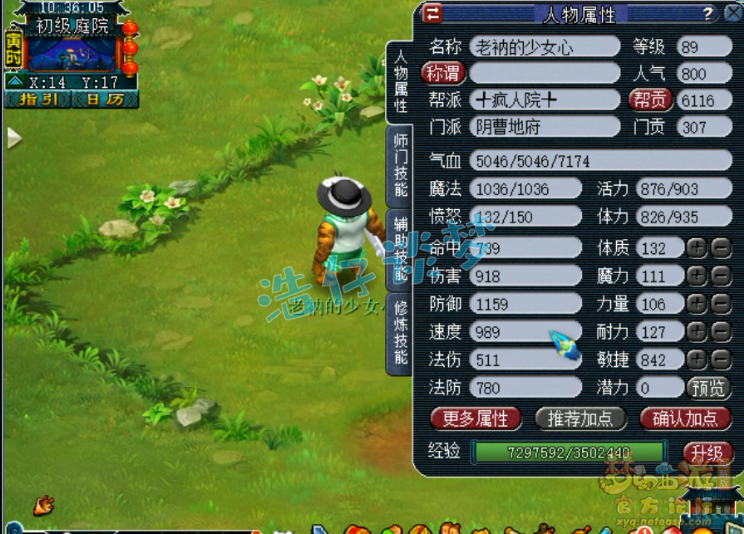Viewport: 744px width, 534px height.
Task: Open the 日历 calendar button
Action: click(x=104, y=100)
